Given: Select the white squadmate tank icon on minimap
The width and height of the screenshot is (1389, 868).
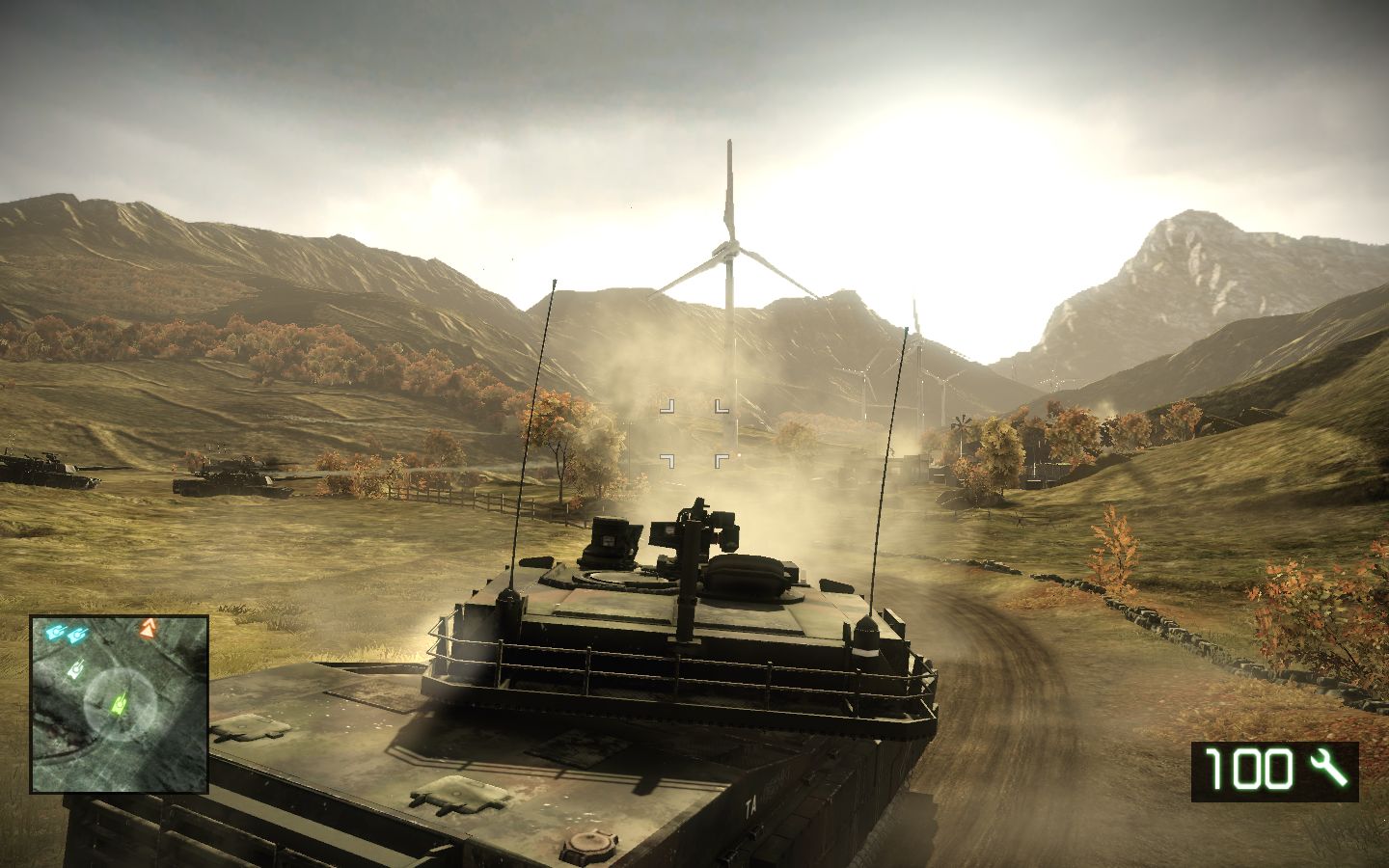Looking at the screenshot, I should click(77, 668).
